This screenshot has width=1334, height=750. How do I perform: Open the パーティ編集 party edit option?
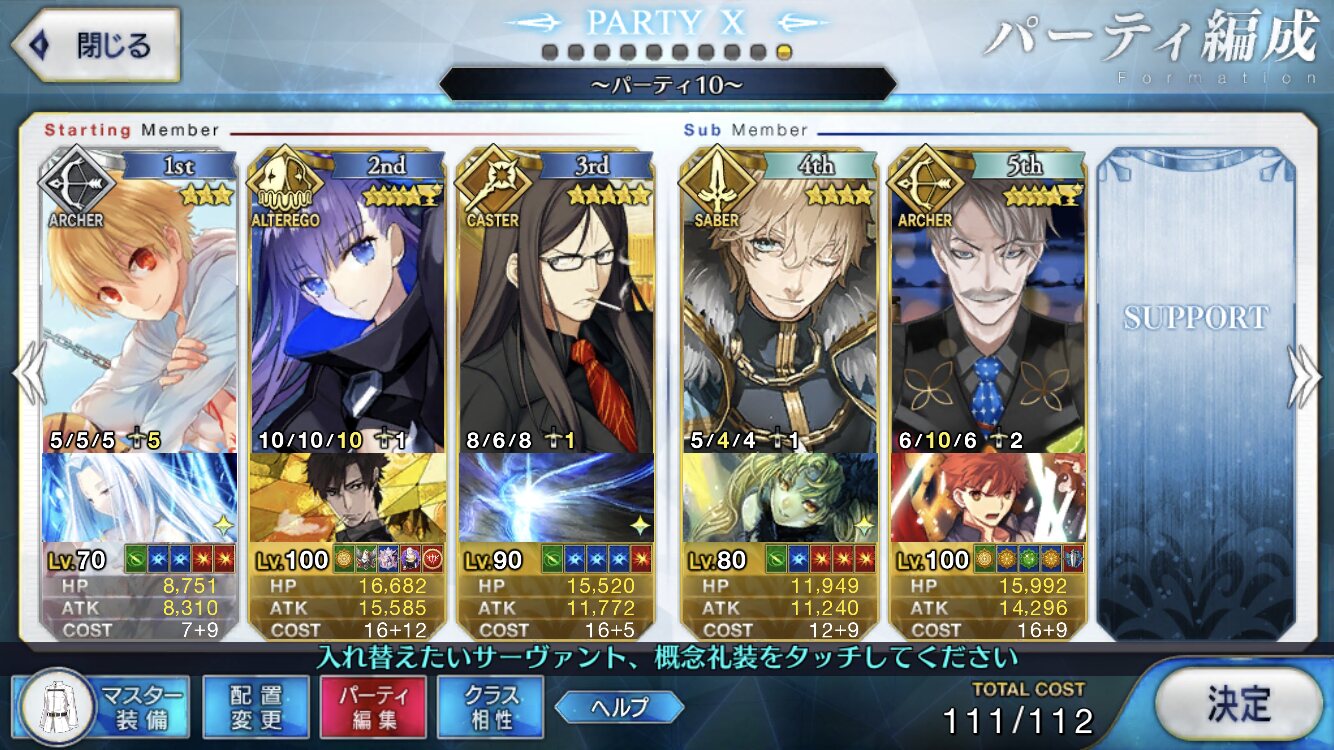tap(373, 705)
